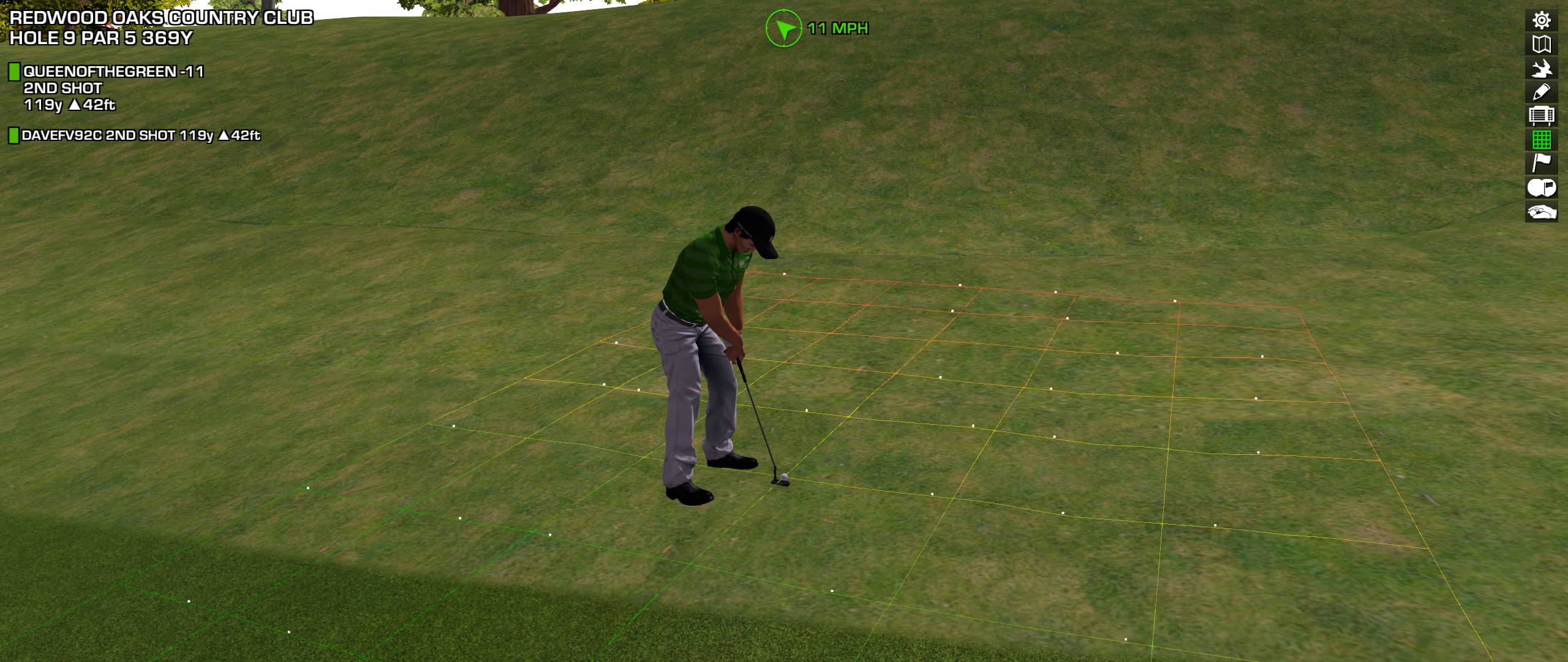Select the QUEENOFTHEGREEN player entry
This screenshot has height=662, width=1568.
pos(113,72)
